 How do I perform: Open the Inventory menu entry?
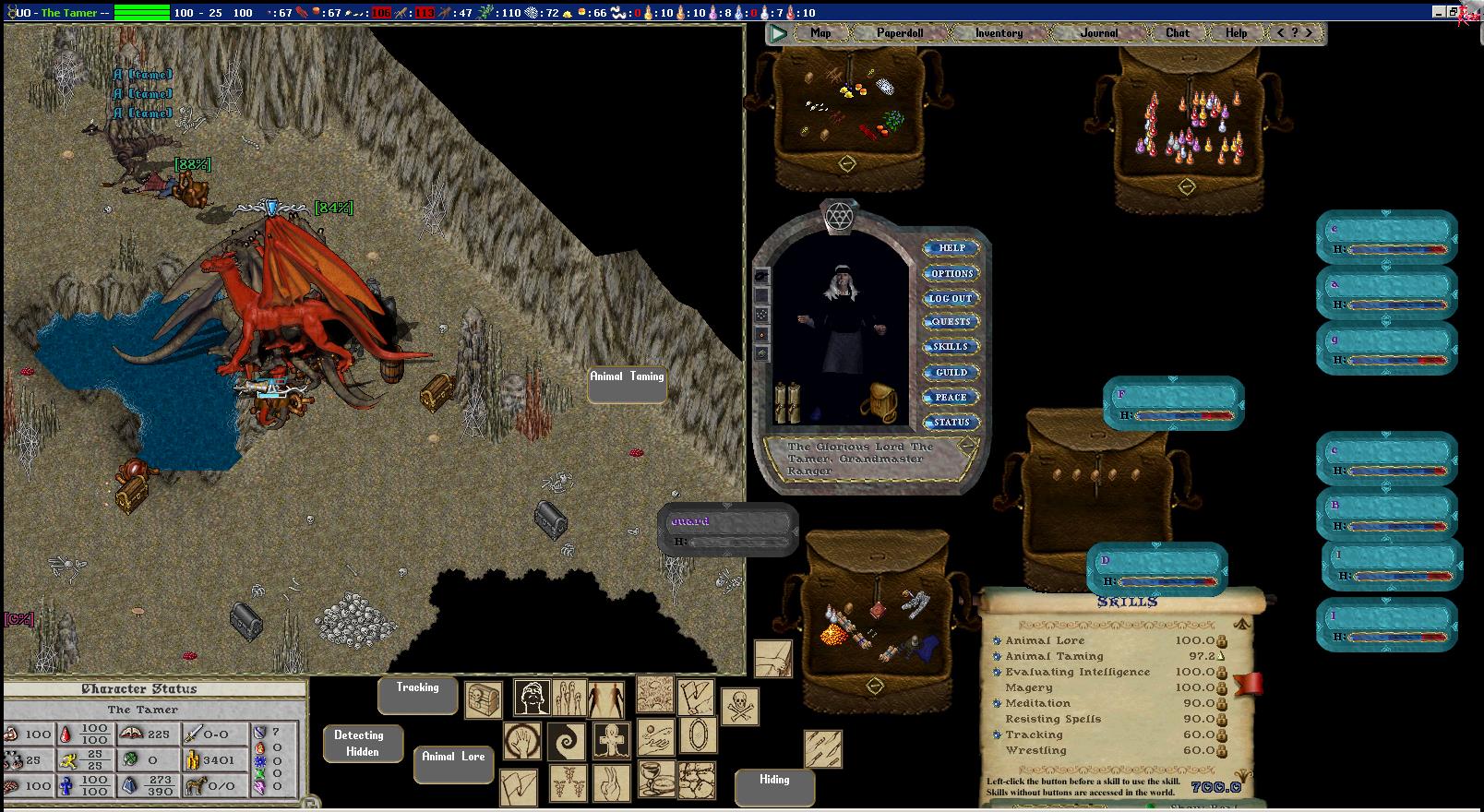pyautogui.click(x=999, y=33)
